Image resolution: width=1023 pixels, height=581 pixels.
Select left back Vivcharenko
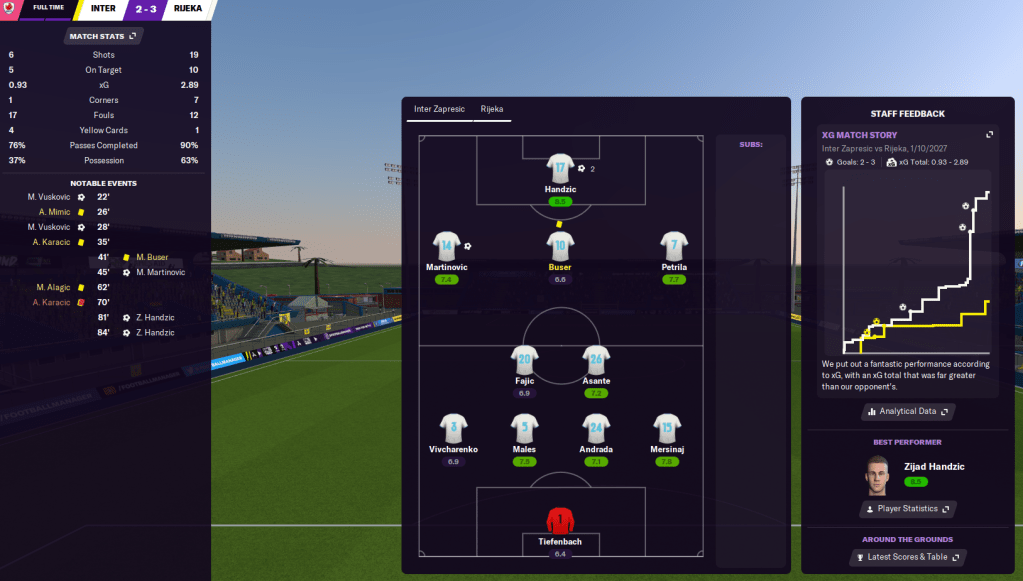click(453, 429)
